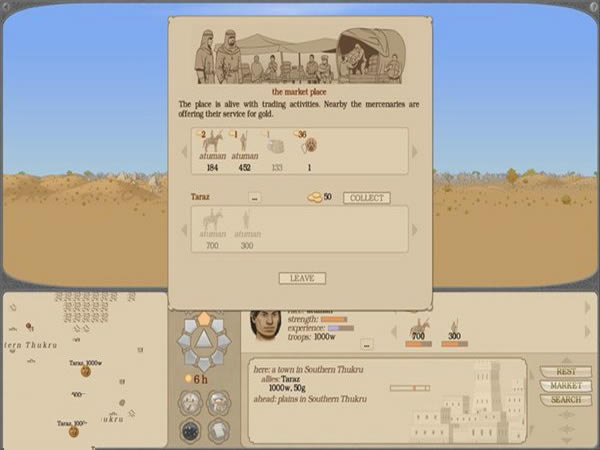Leave the market place
This screenshot has width=600, height=450.
[x=301, y=278]
